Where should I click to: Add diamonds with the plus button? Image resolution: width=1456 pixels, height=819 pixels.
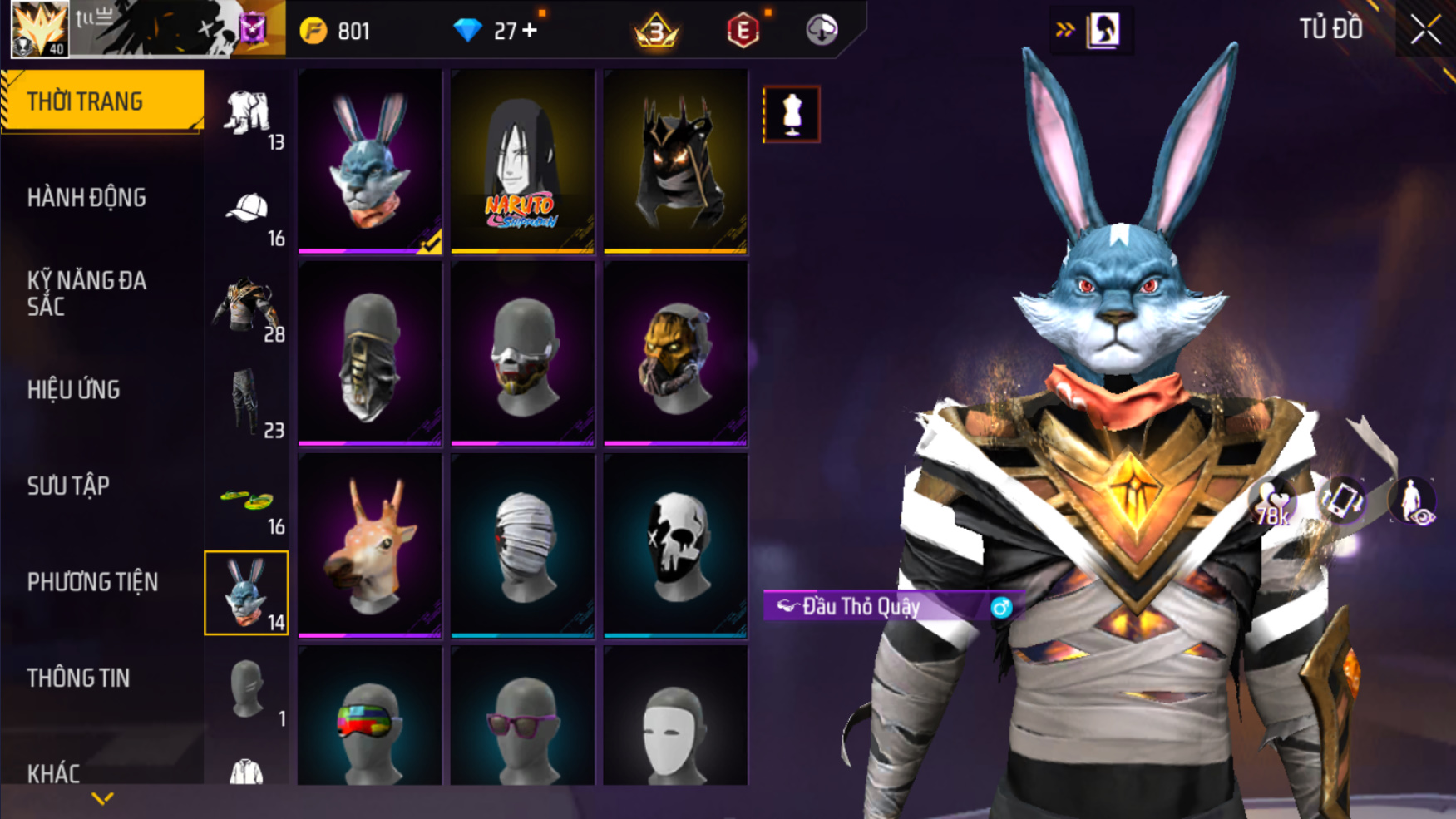tap(530, 31)
